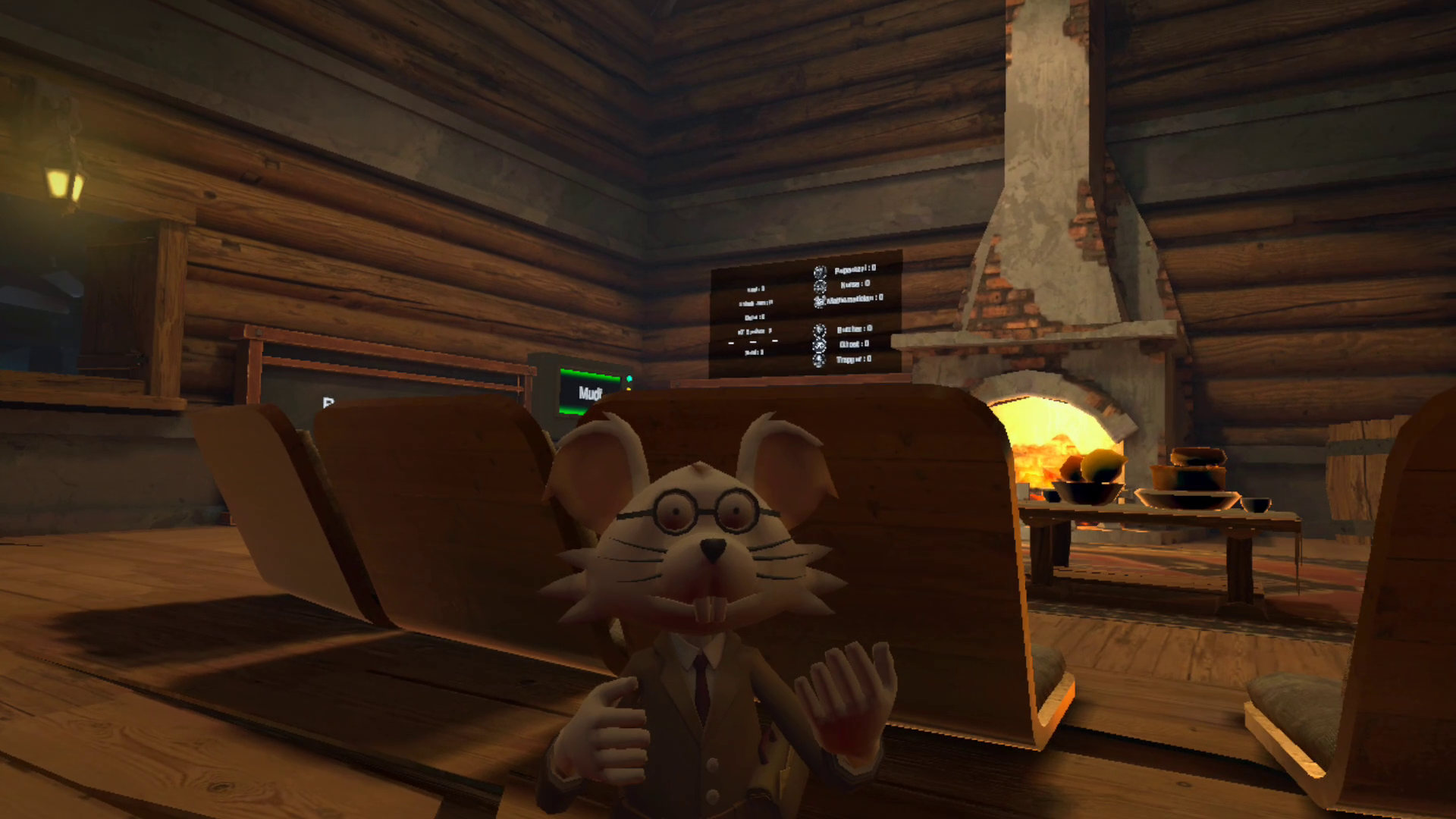The height and width of the screenshot is (819, 1456).
Task: Select the Paparazzi role entry
Action: click(x=853, y=269)
